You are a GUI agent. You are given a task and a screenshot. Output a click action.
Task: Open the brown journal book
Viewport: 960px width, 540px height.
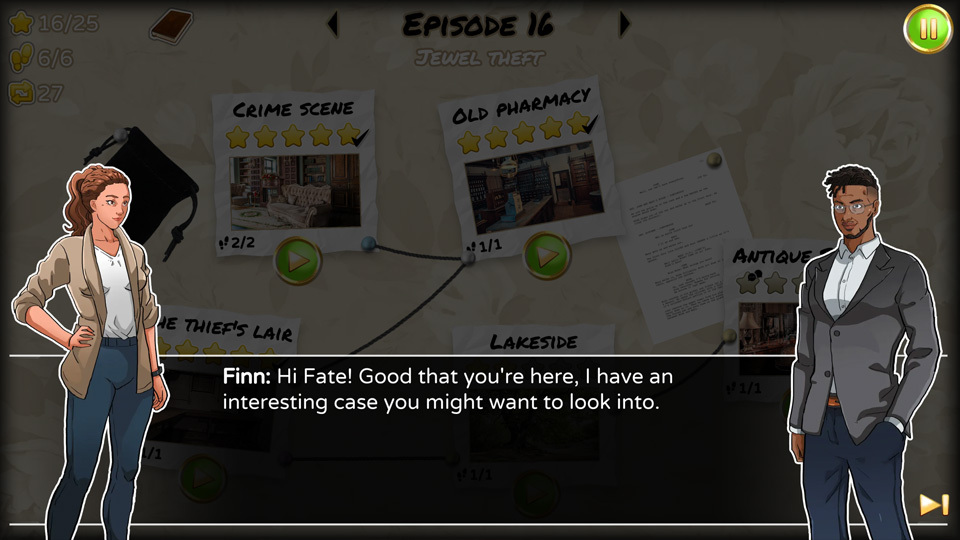click(x=171, y=25)
